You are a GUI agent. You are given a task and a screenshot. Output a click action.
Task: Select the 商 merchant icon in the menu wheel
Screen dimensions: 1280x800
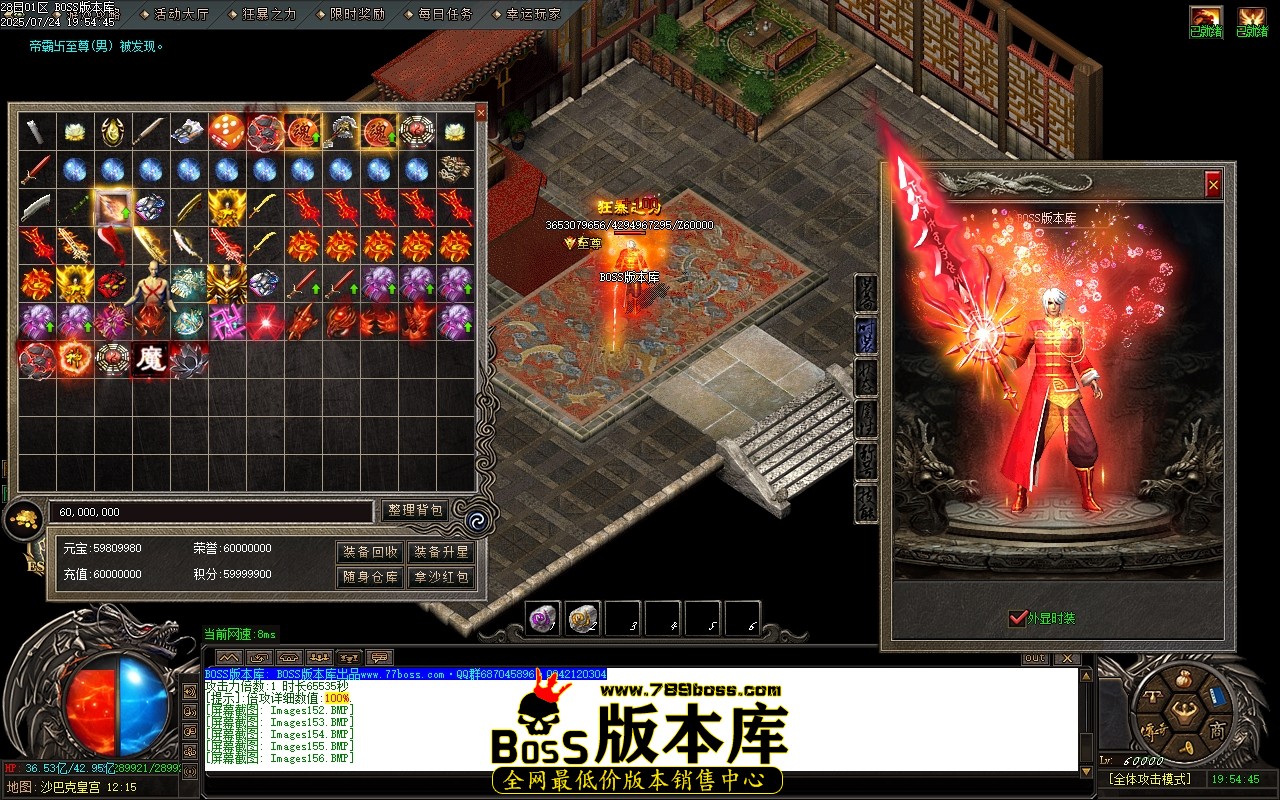1218,729
